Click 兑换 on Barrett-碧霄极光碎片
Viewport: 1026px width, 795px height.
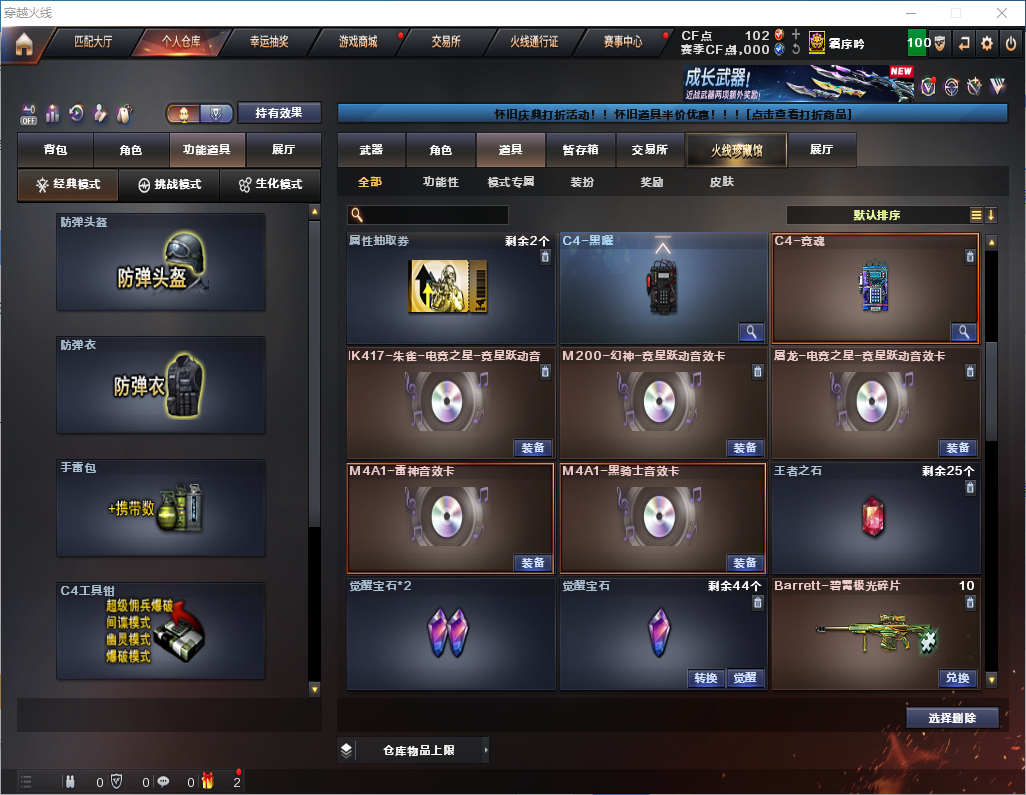(957, 678)
